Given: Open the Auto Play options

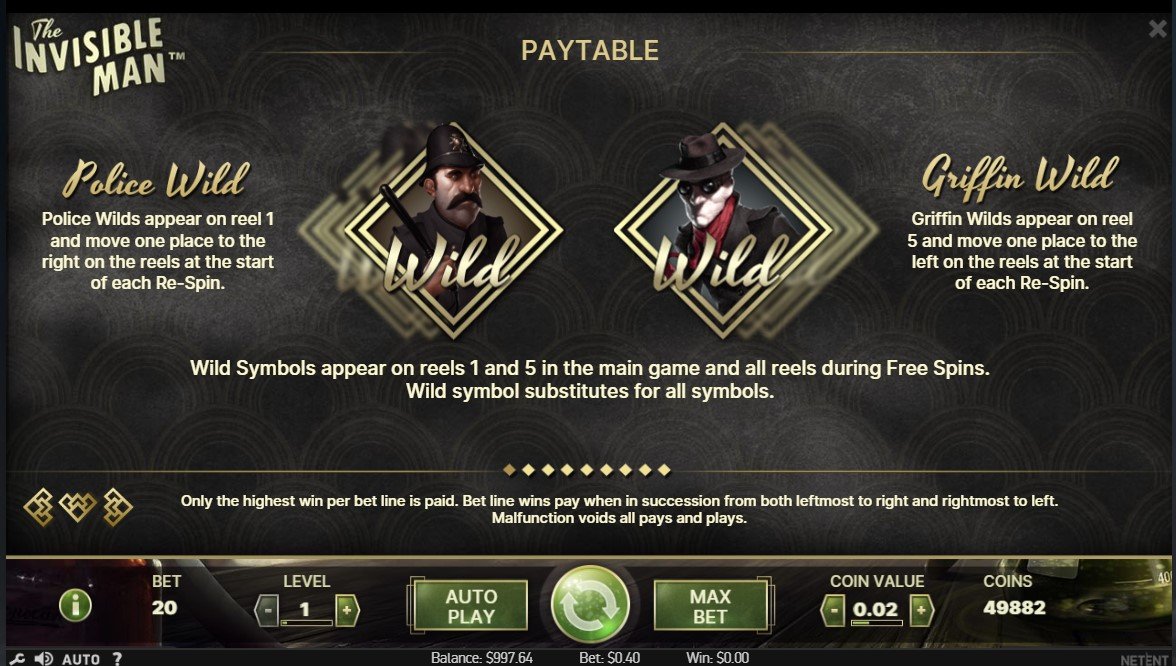Looking at the screenshot, I should (x=471, y=606).
